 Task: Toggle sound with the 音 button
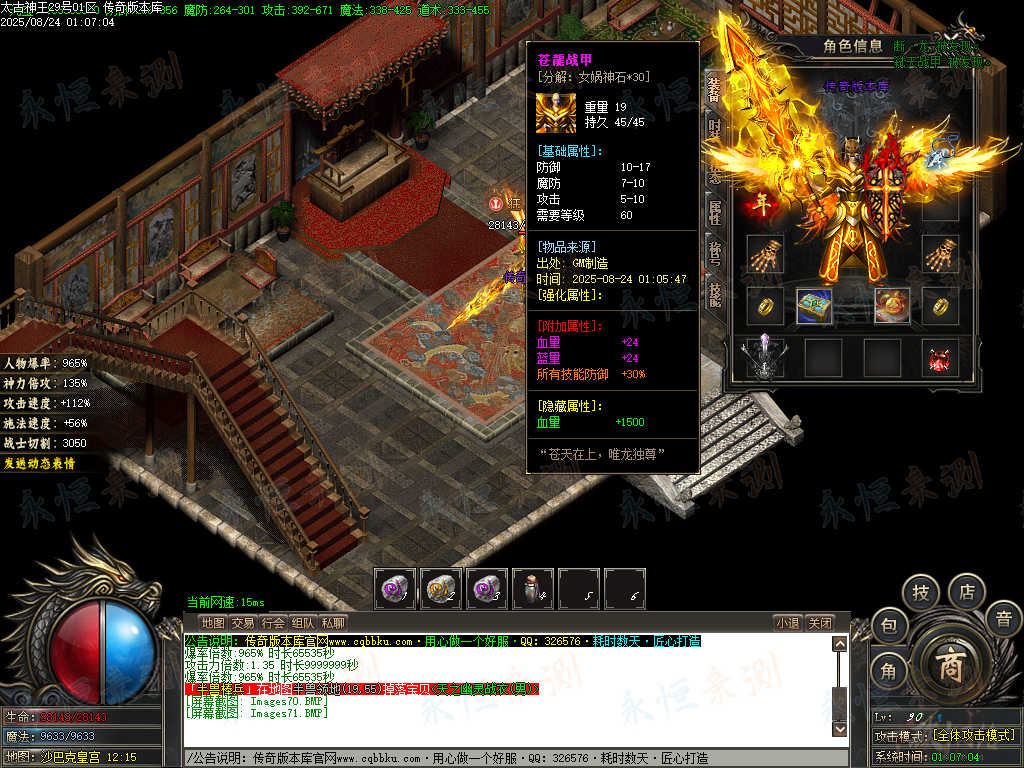[x=1003, y=619]
